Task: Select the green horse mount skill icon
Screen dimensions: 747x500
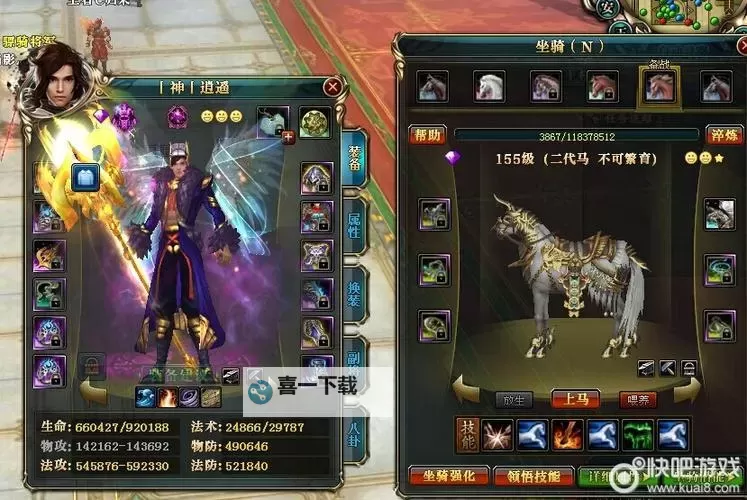Action: click(637, 434)
